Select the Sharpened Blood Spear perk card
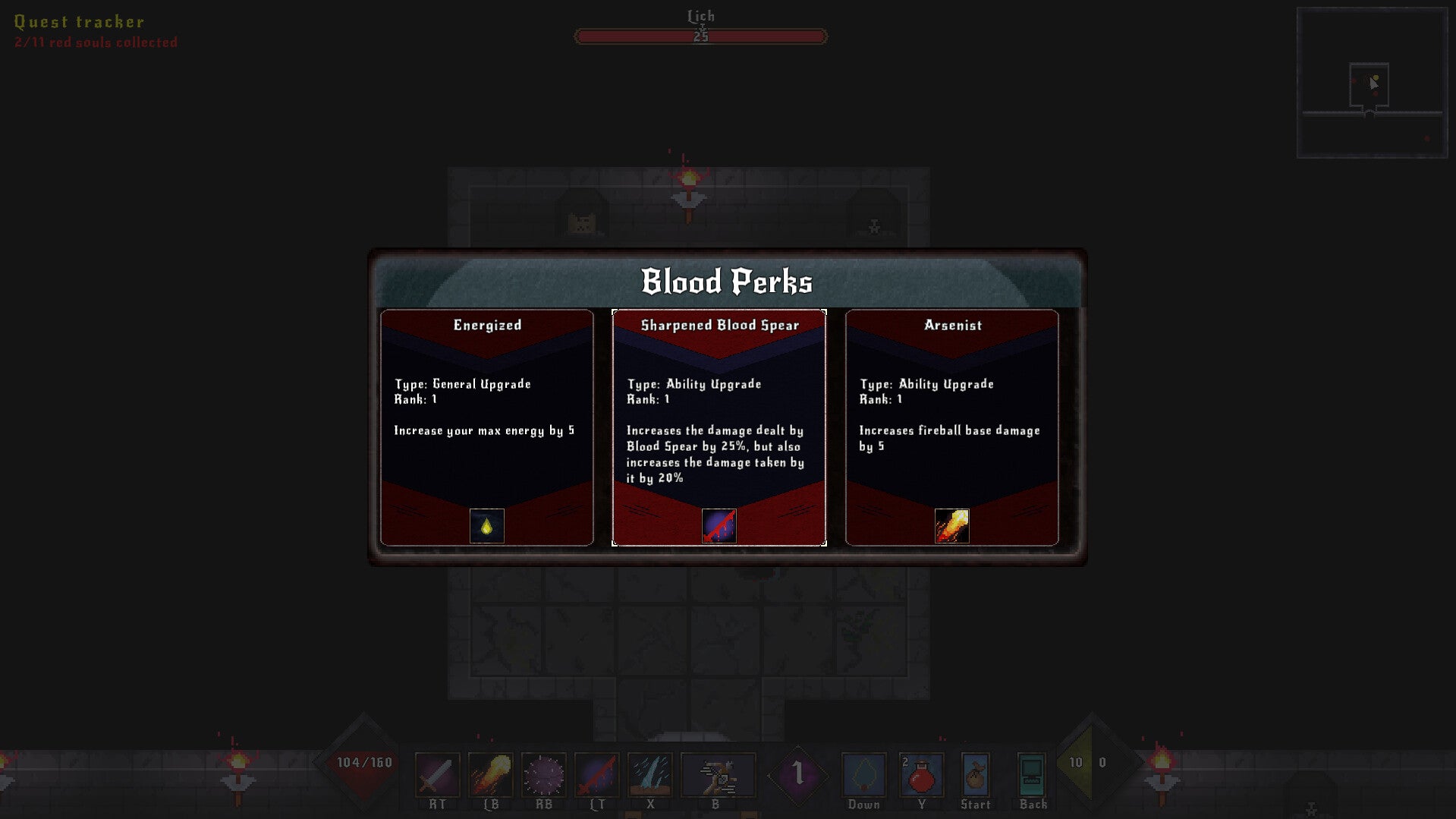Screen dimensions: 1456x819 [x=719, y=427]
